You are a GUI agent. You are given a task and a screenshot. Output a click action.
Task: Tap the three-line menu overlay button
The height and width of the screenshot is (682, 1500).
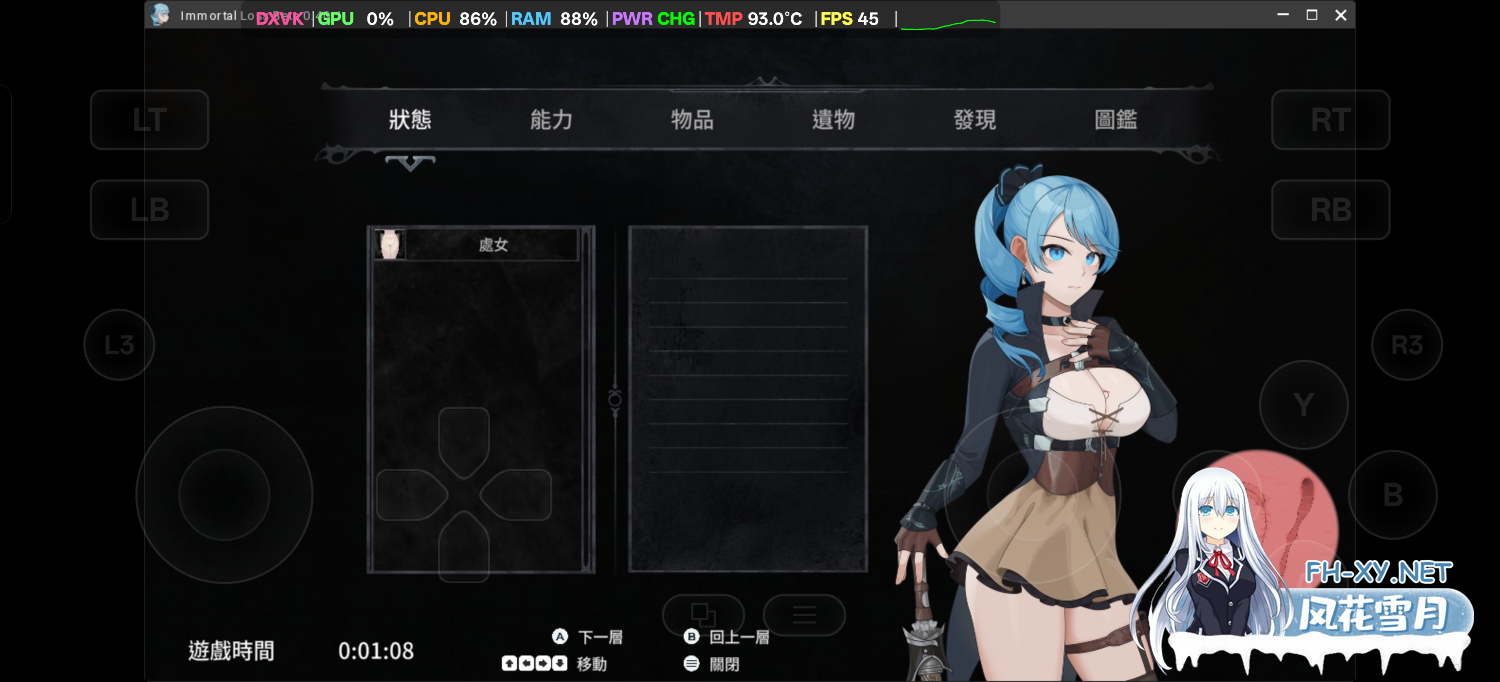(804, 615)
